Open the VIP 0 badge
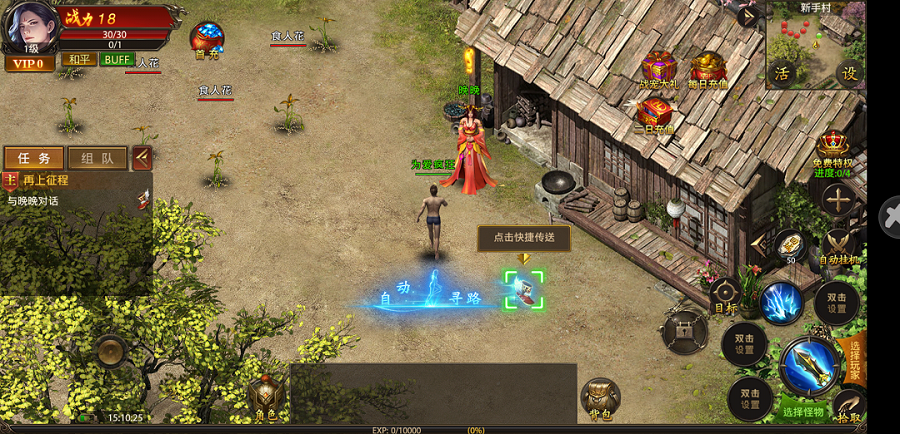The height and width of the screenshot is (434, 900). (x=29, y=63)
